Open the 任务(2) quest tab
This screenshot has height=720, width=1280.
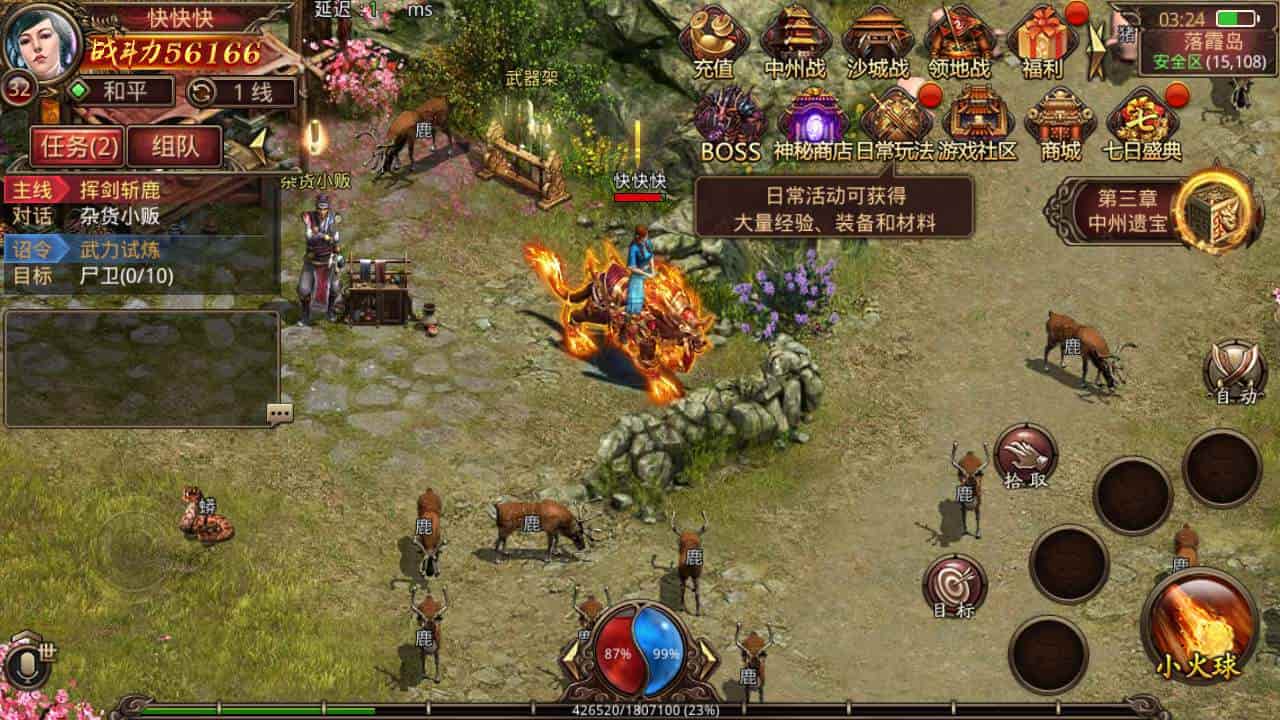[x=78, y=145]
